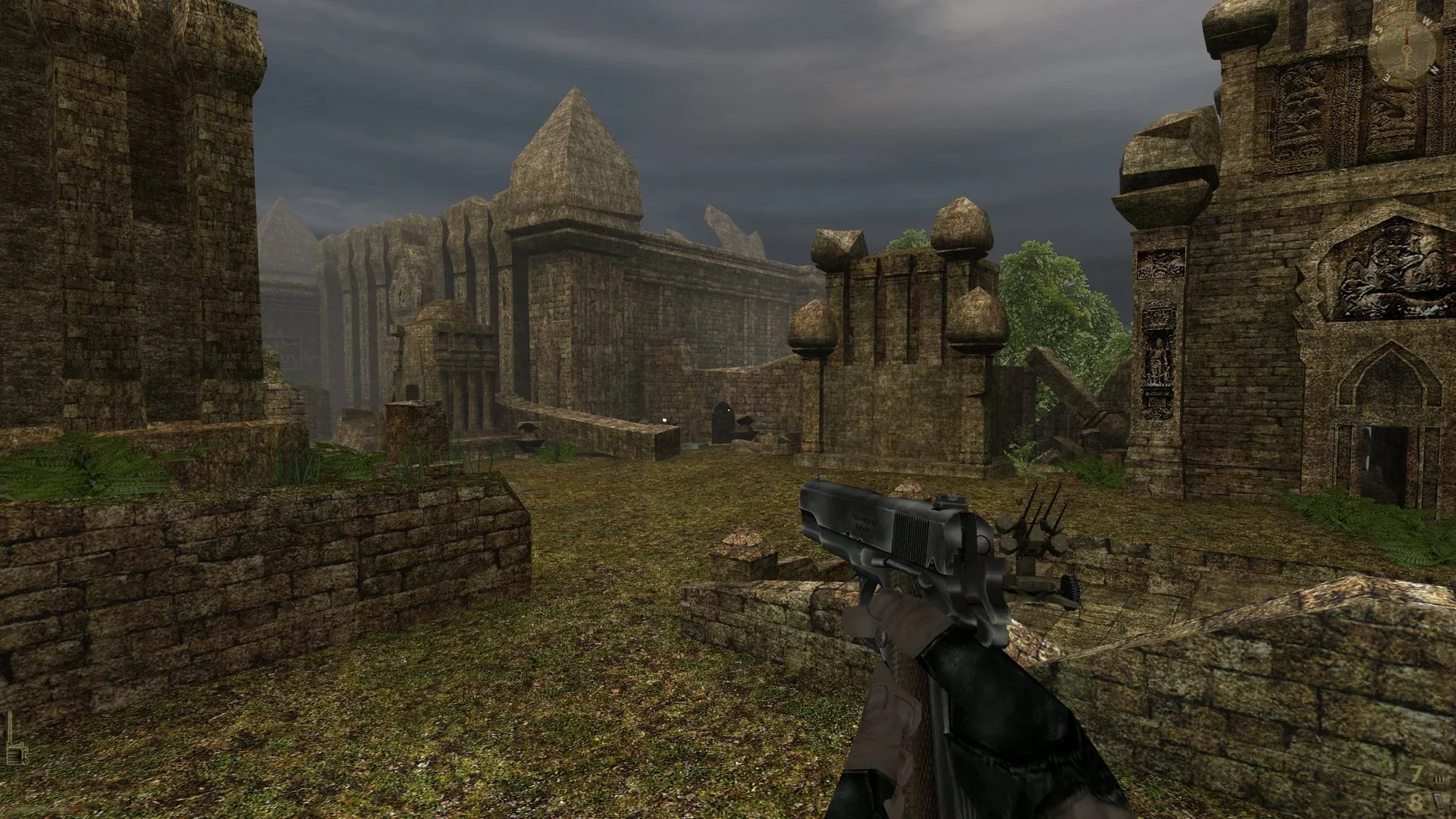1456x819 pixels.
Task: Click the N marker on the compass
Action: 1434,69
